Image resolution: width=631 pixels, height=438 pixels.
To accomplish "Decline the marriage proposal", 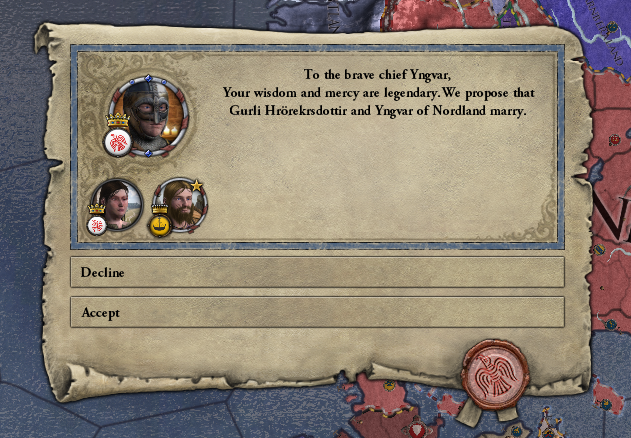I will point(316,272).
